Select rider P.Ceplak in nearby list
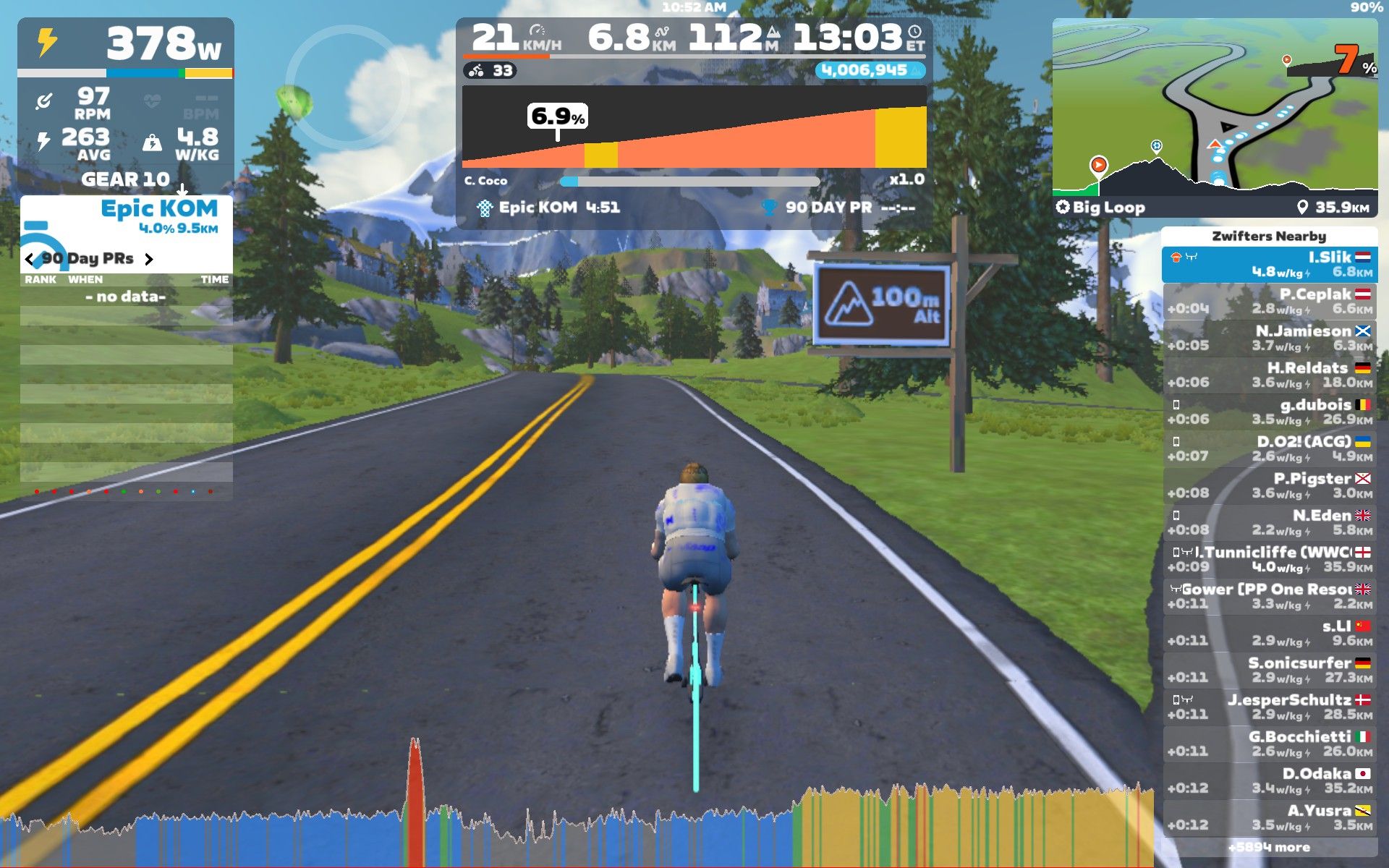 click(x=1270, y=302)
